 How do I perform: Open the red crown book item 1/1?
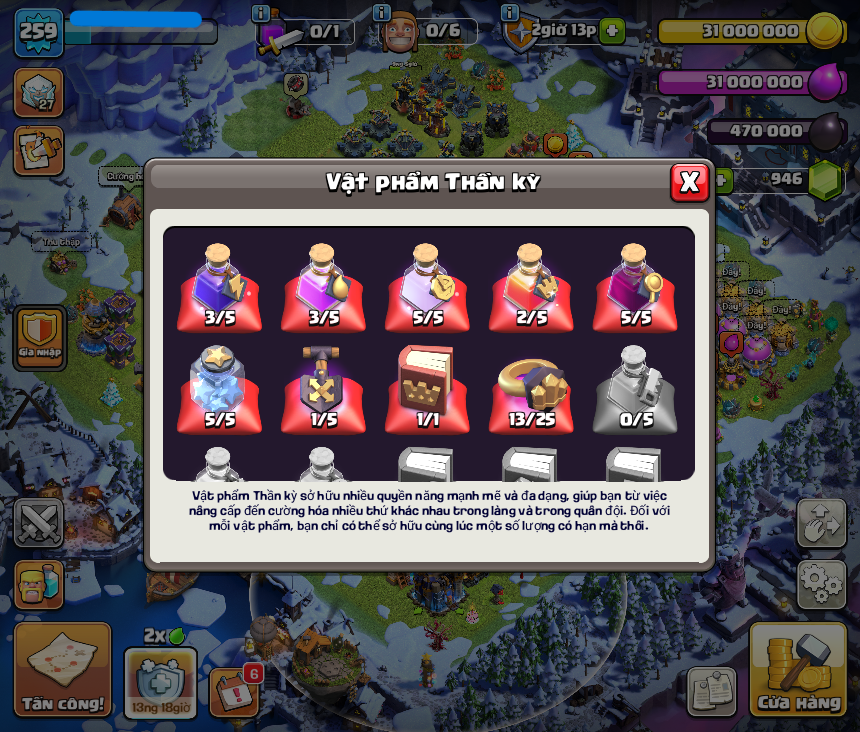tap(427, 388)
